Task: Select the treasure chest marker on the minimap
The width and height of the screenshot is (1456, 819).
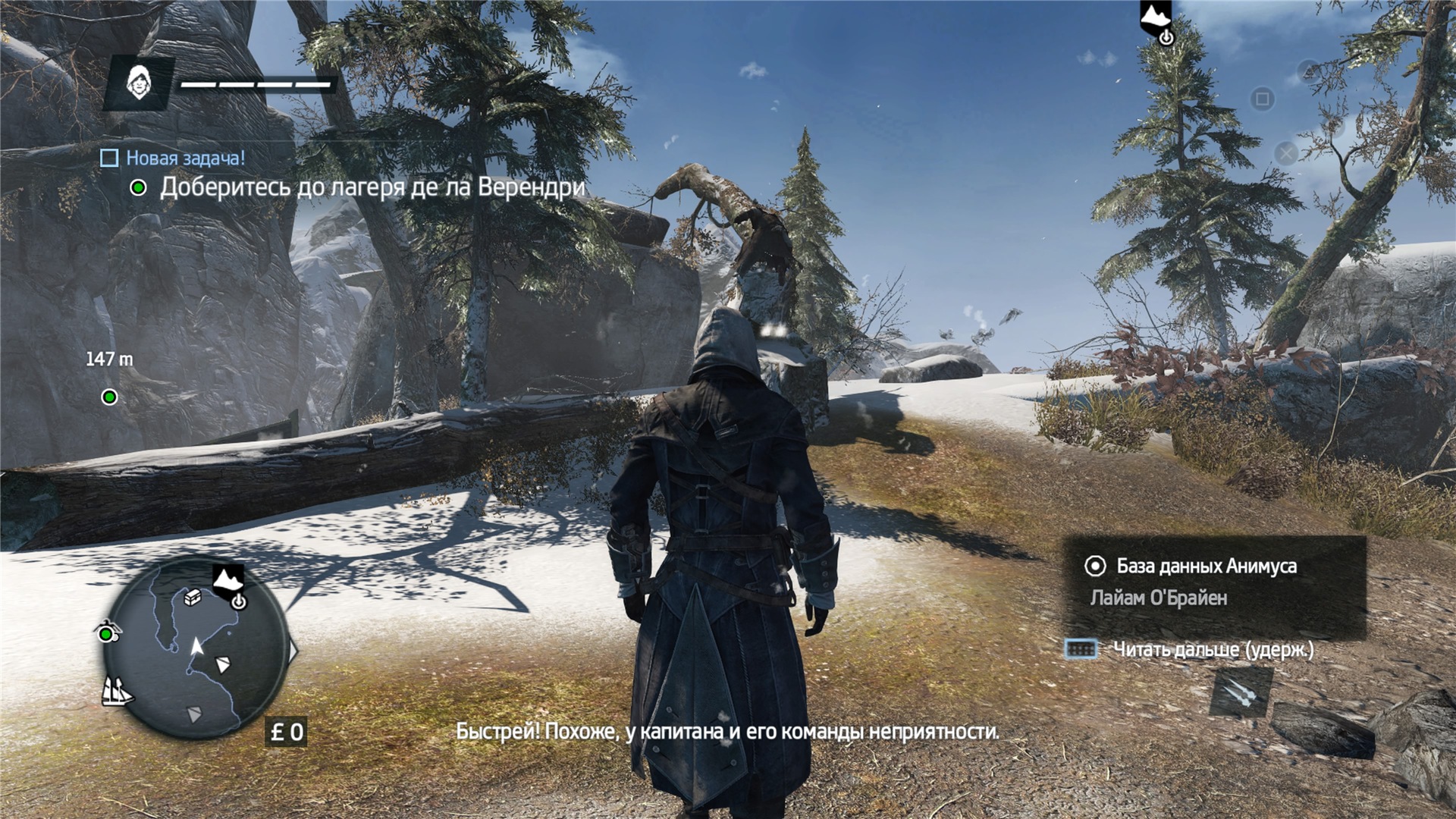Action: pyautogui.click(x=193, y=598)
